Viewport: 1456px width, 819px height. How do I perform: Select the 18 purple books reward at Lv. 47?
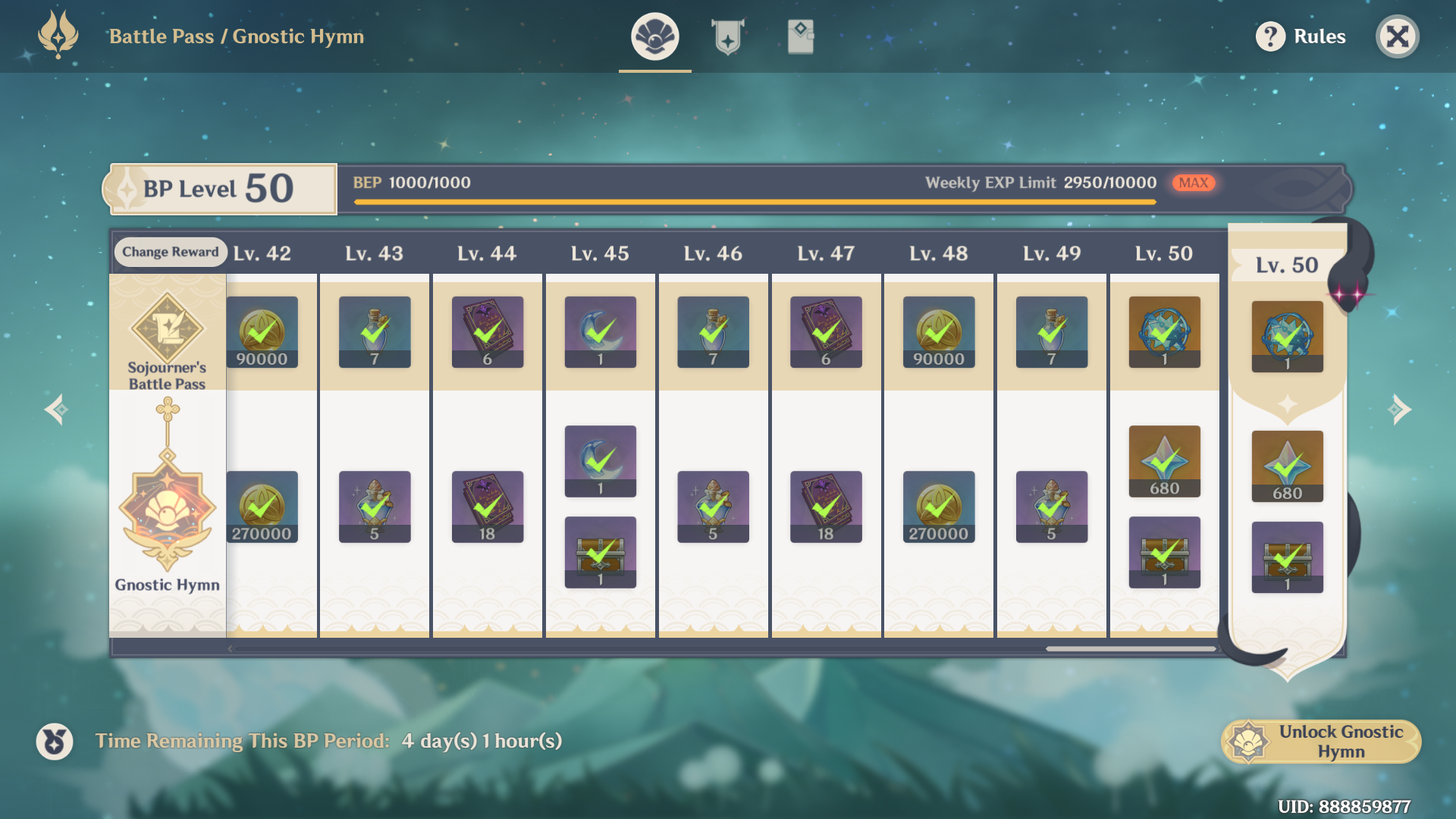click(x=825, y=507)
